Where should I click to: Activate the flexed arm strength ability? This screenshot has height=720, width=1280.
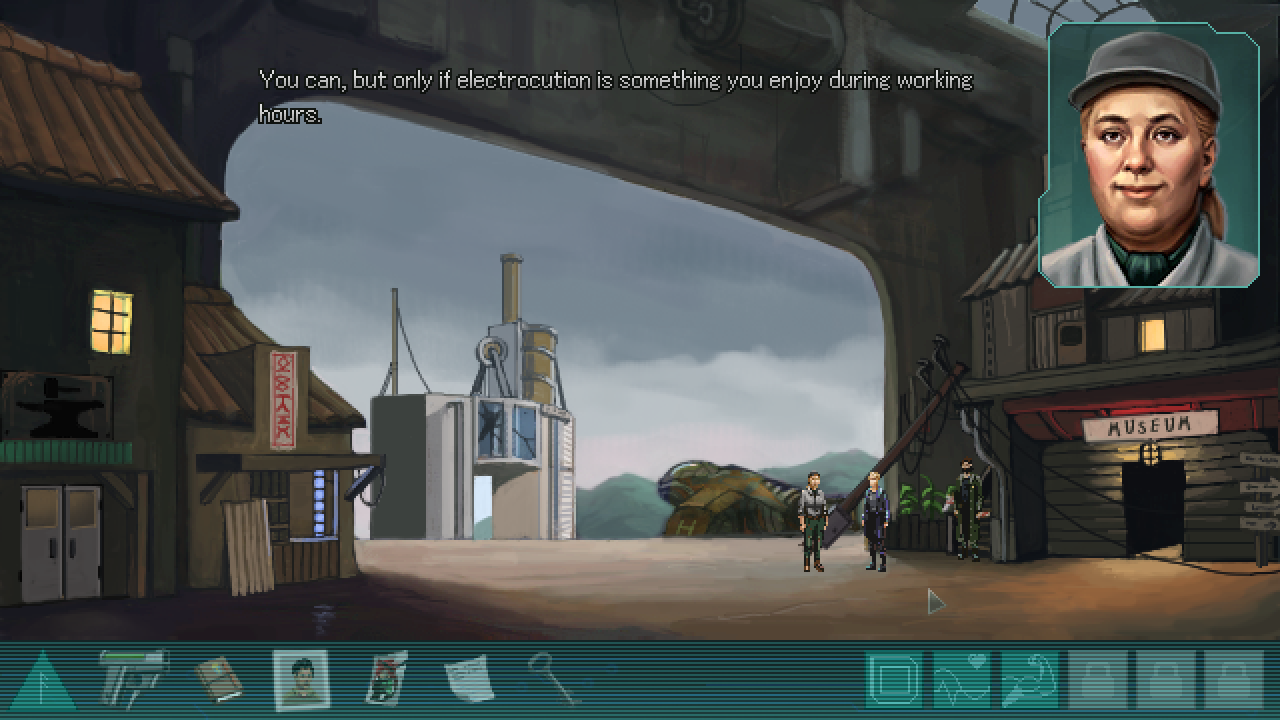pyautogui.click(x=1029, y=680)
